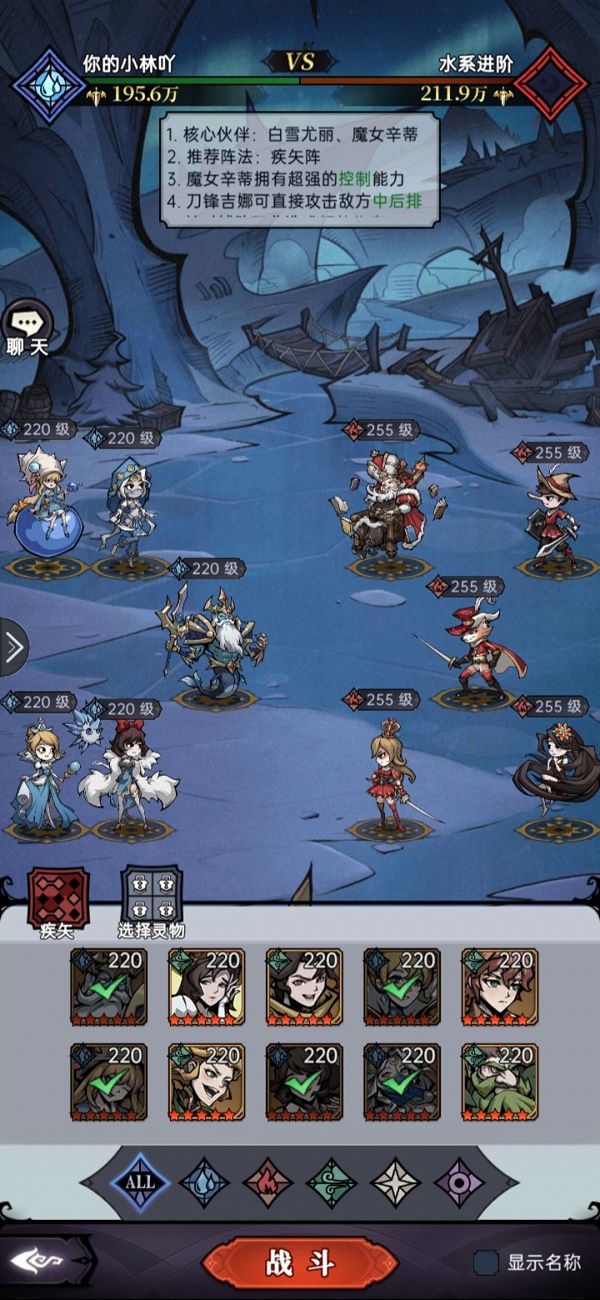600x1300 pixels.
Task: Select the red-haired hero portrait card
Action: [x=499, y=988]
